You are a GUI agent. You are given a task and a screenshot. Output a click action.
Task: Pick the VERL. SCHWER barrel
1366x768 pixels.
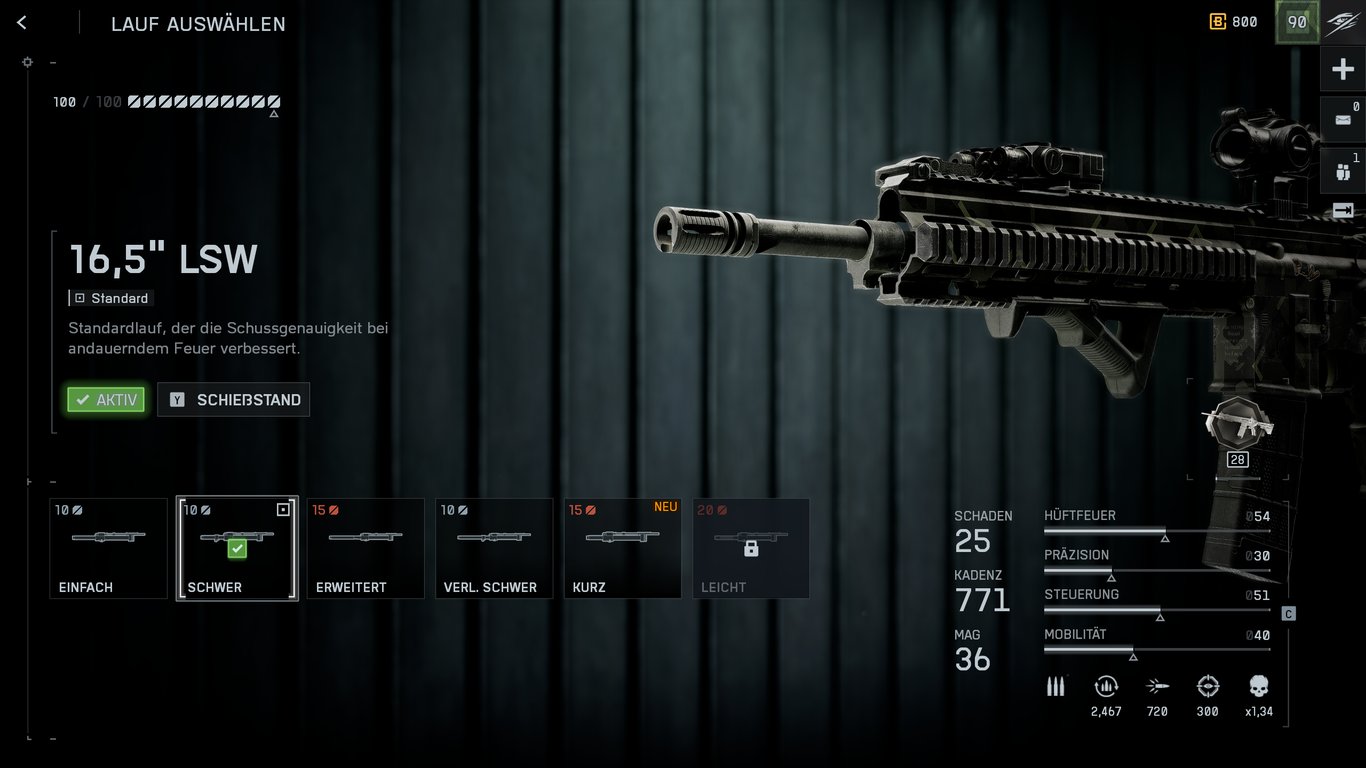point(494,548)
